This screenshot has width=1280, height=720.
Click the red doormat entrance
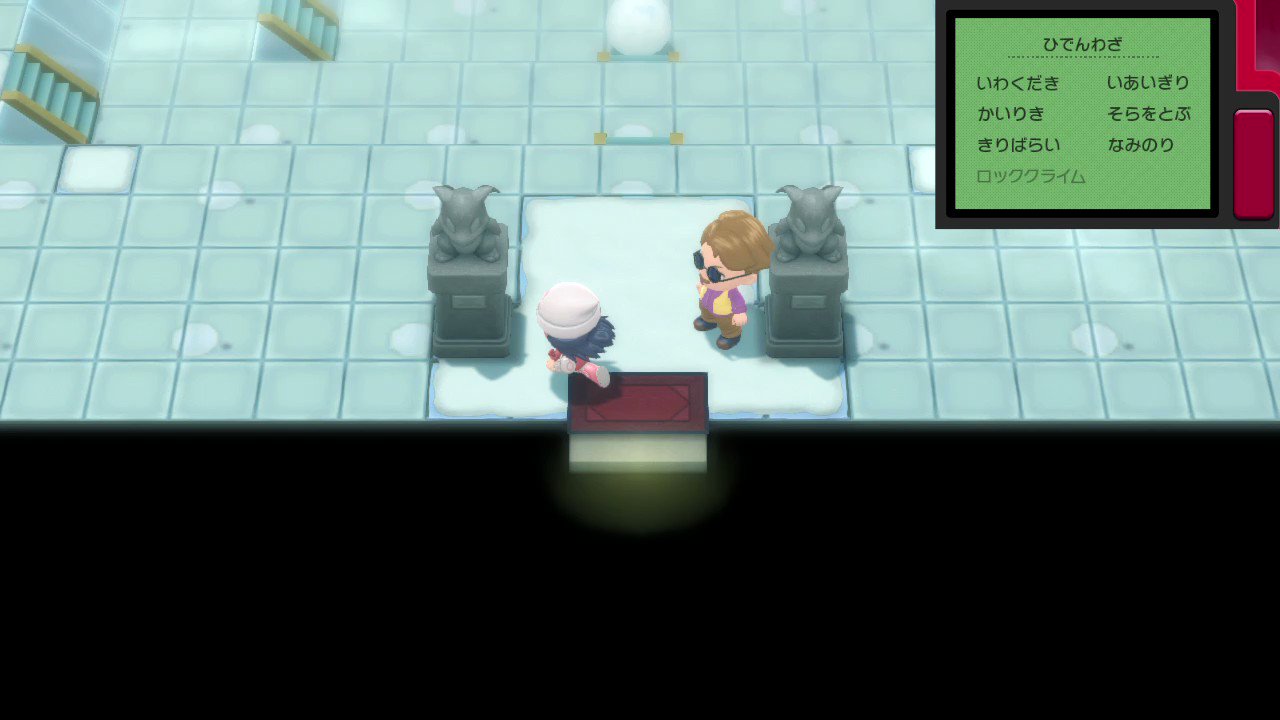tap(638, 400)
